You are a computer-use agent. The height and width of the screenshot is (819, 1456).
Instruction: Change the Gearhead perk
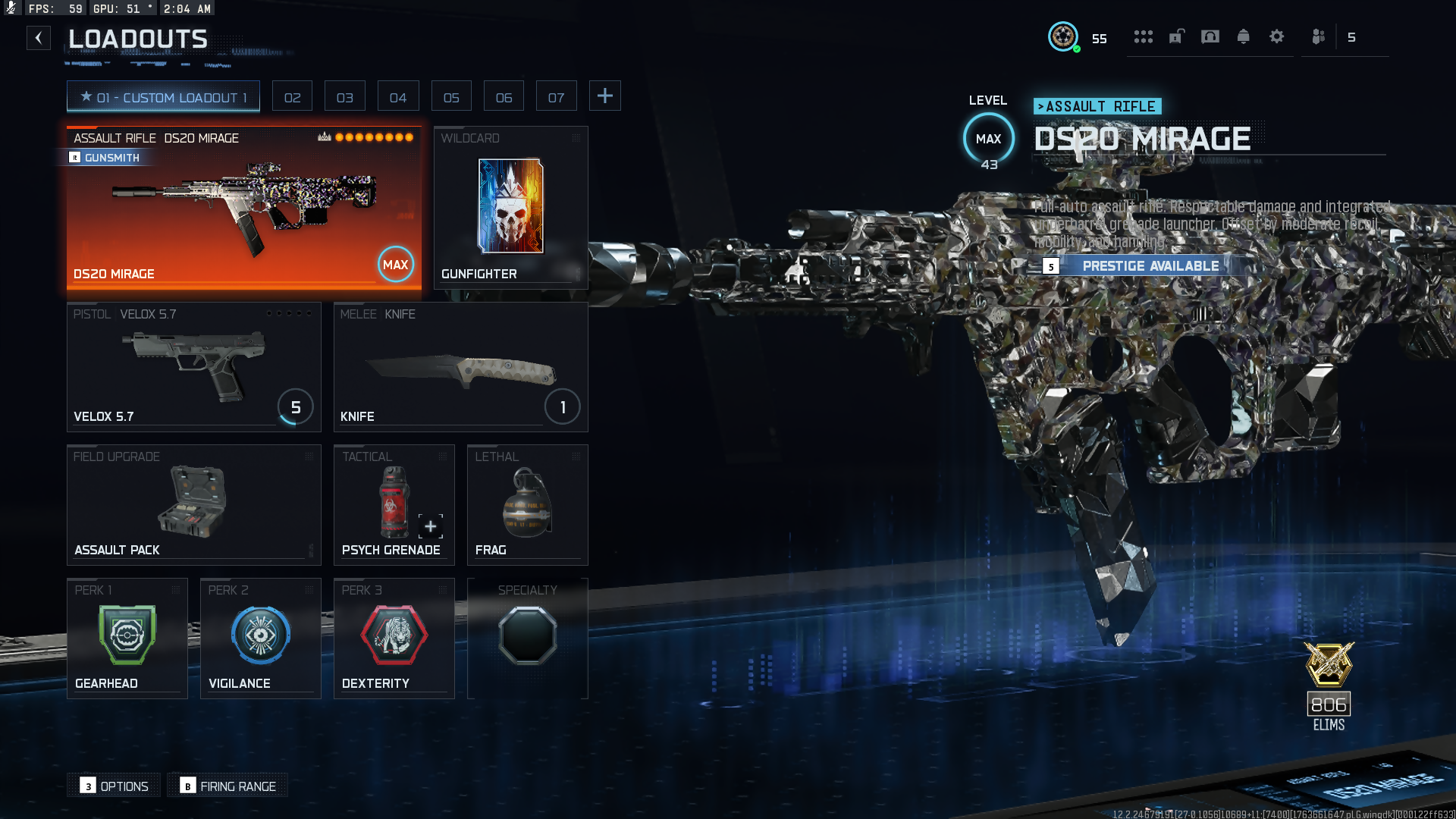pos(127,639)
